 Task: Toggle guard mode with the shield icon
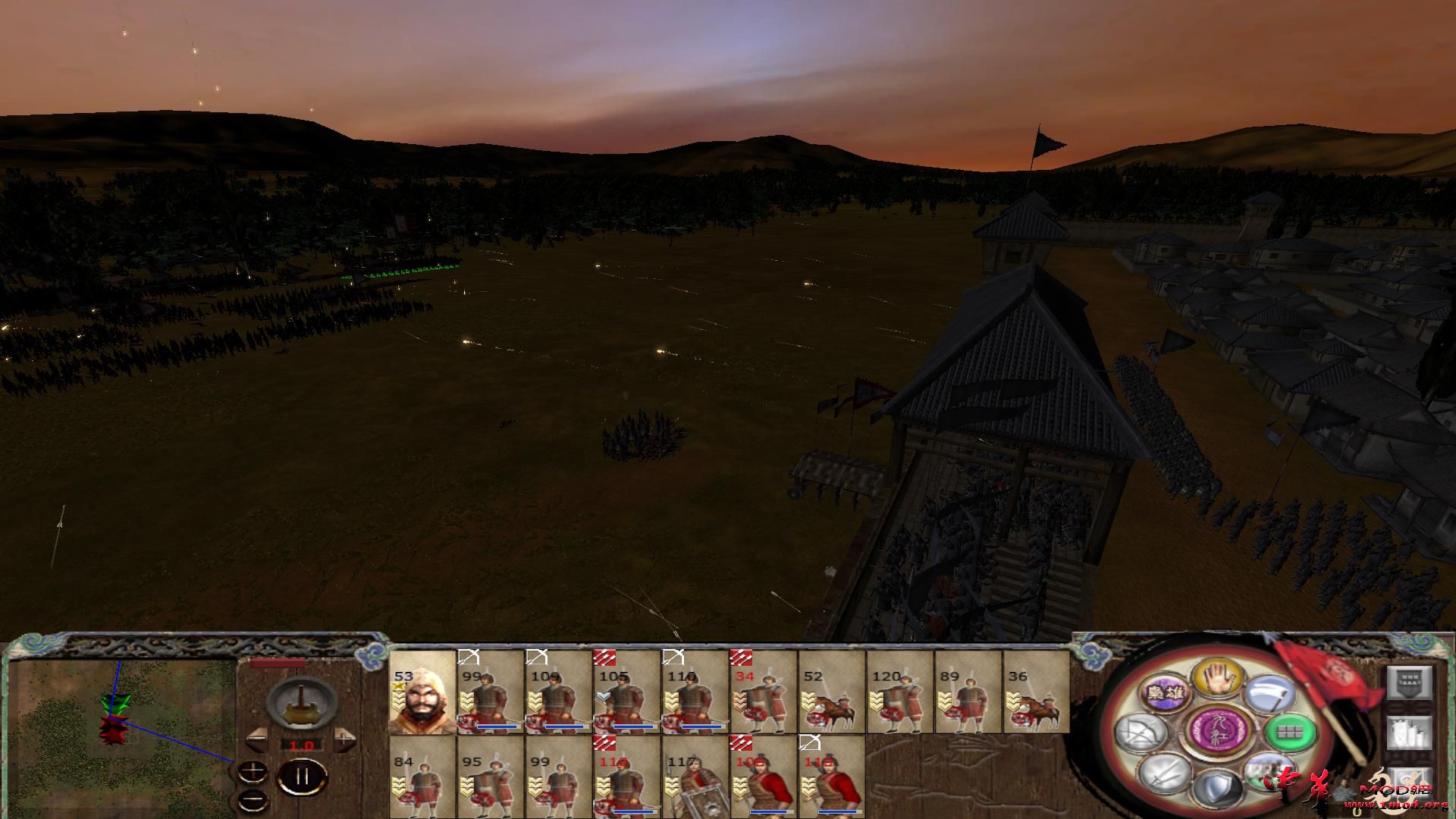pos(1217,786)
